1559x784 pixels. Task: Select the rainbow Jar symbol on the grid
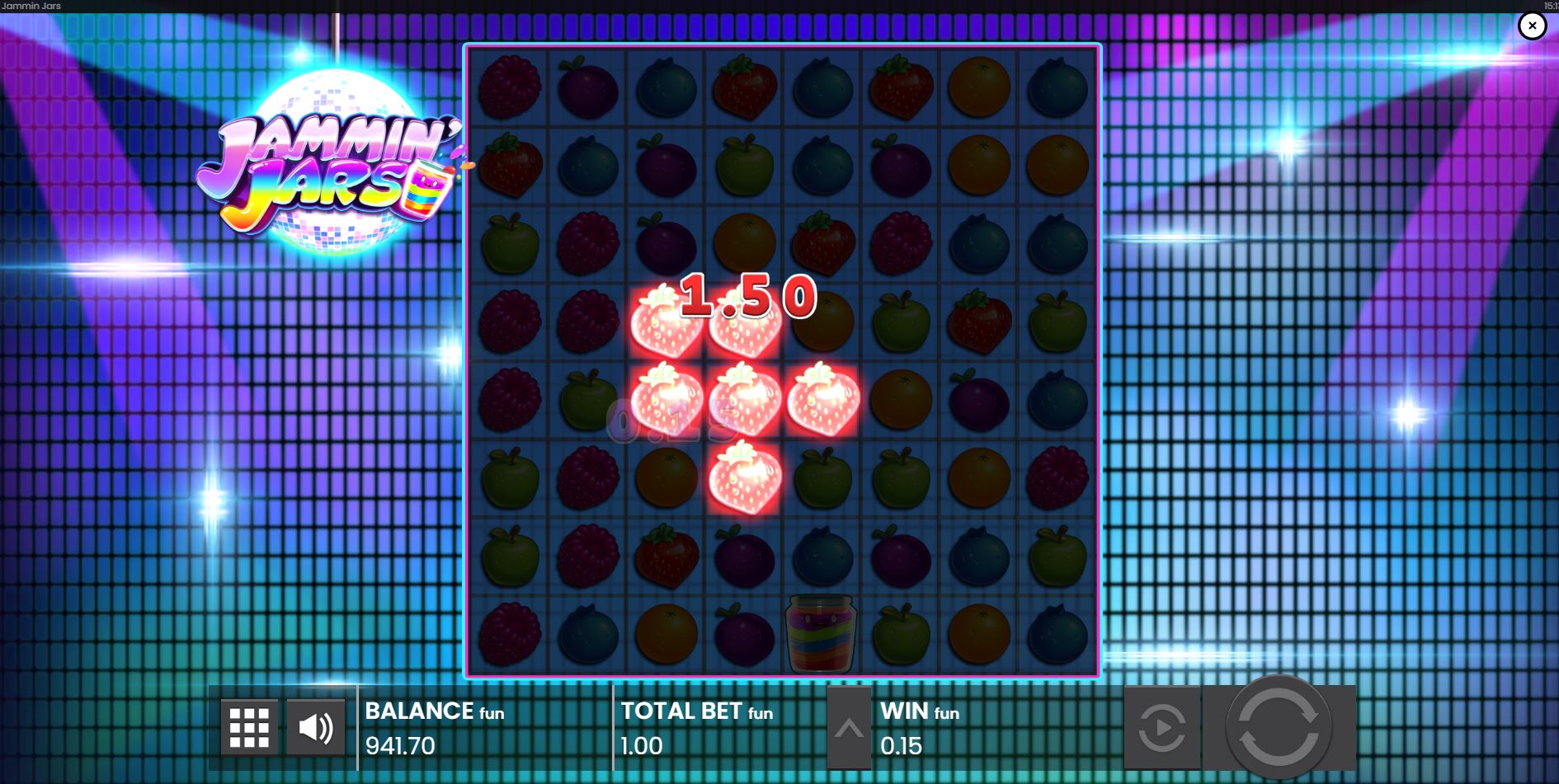coord(819,635)
